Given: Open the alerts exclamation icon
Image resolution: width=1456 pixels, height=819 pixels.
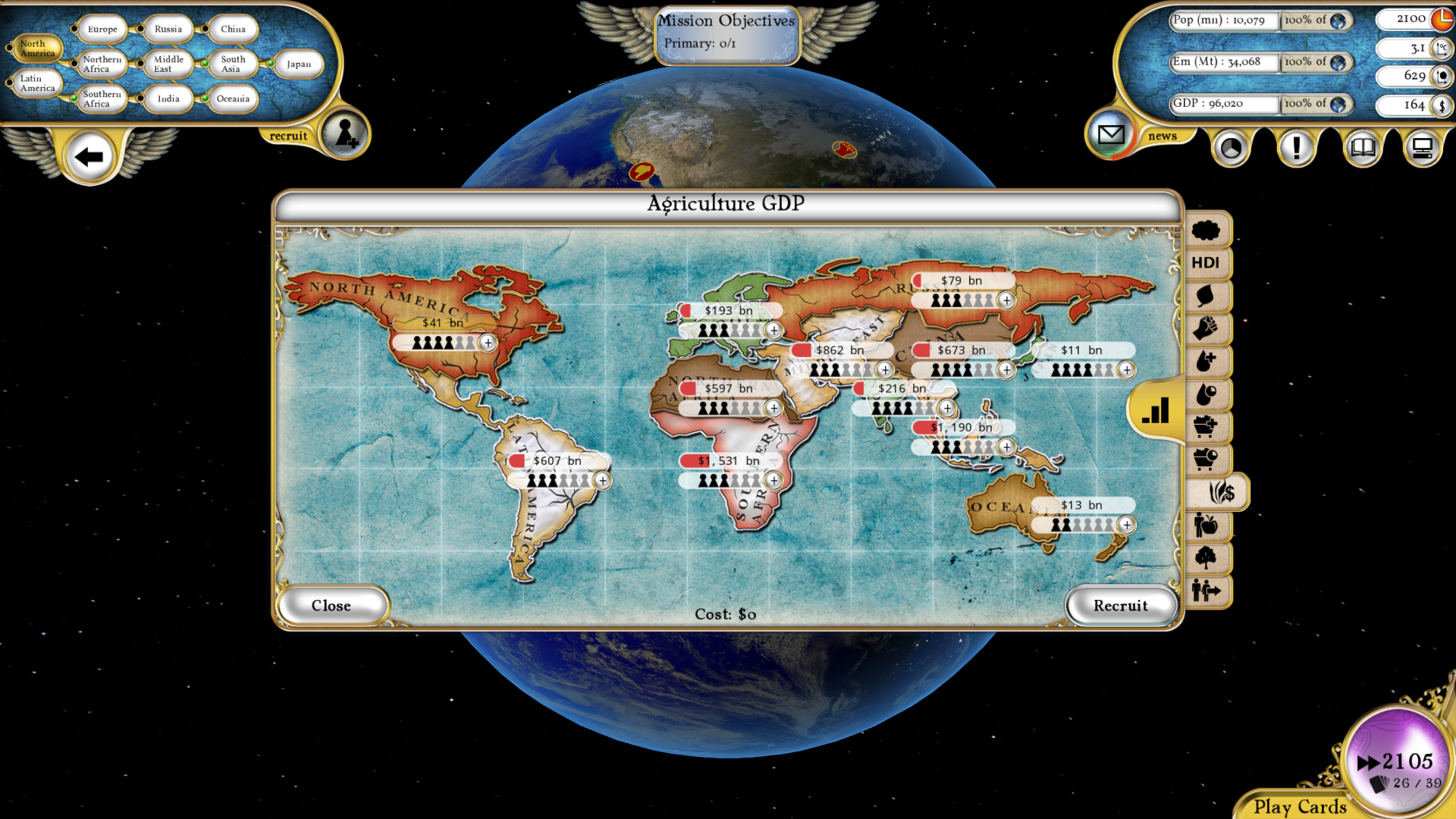Looking at the screenshot, I should click(1296, 149).
